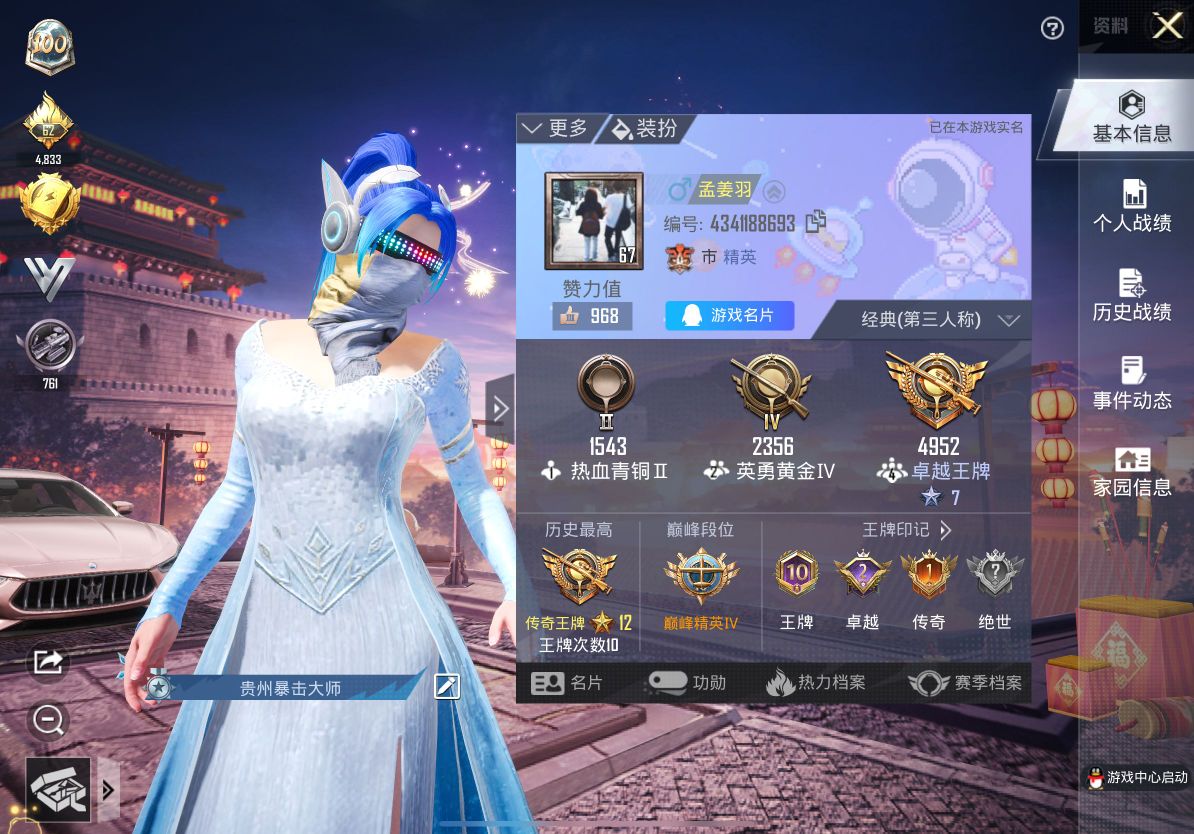Open the 装扮 customization button
Image resolution: width=1194 pixels, height=834 pixels.
coord(645,128)
